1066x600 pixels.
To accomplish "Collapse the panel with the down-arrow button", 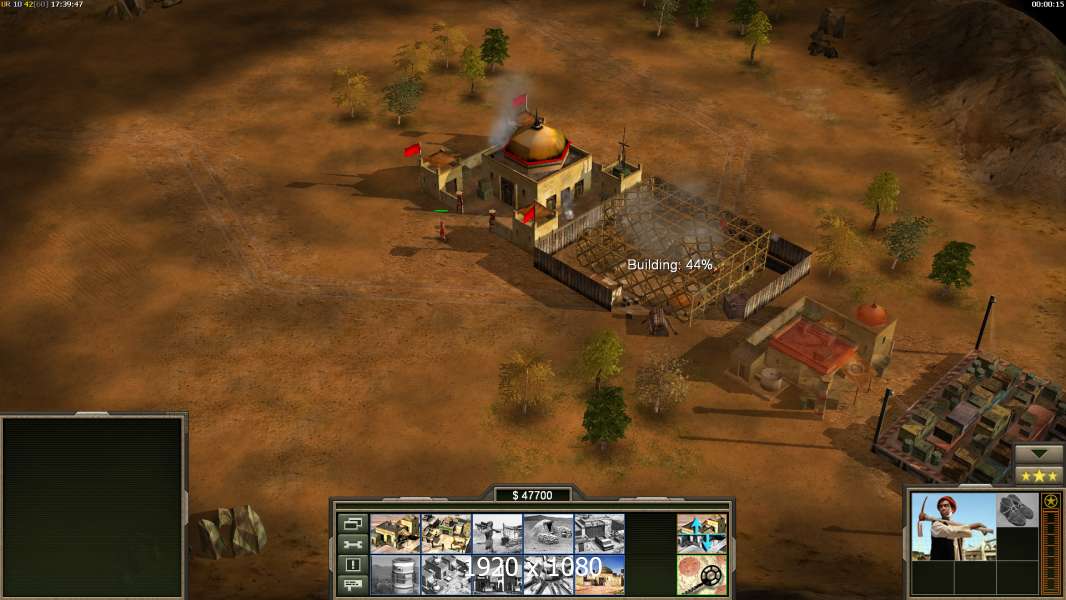I will (x=1039, y=454).
